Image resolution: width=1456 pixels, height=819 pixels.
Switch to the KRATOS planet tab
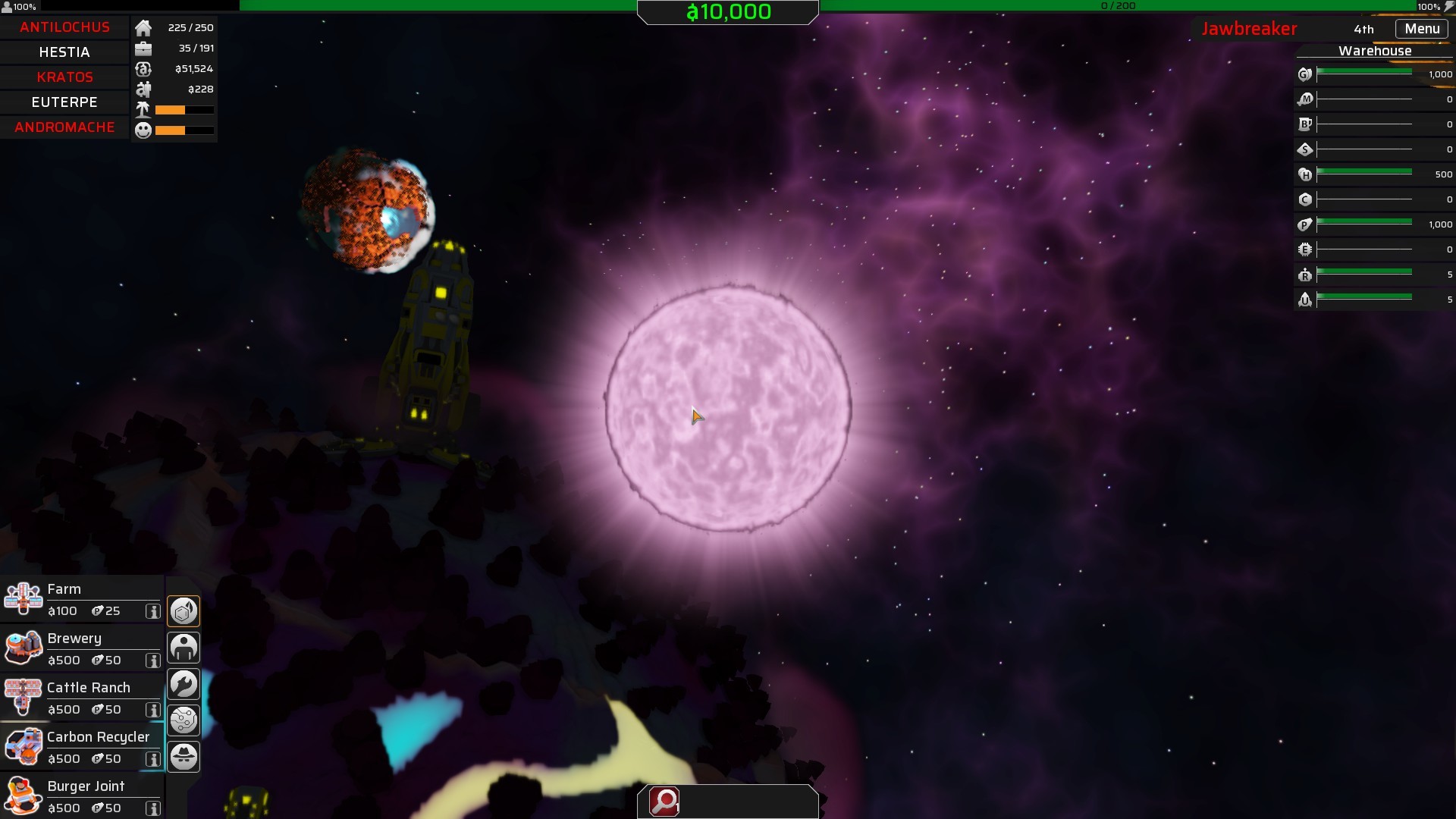point(64,77)
